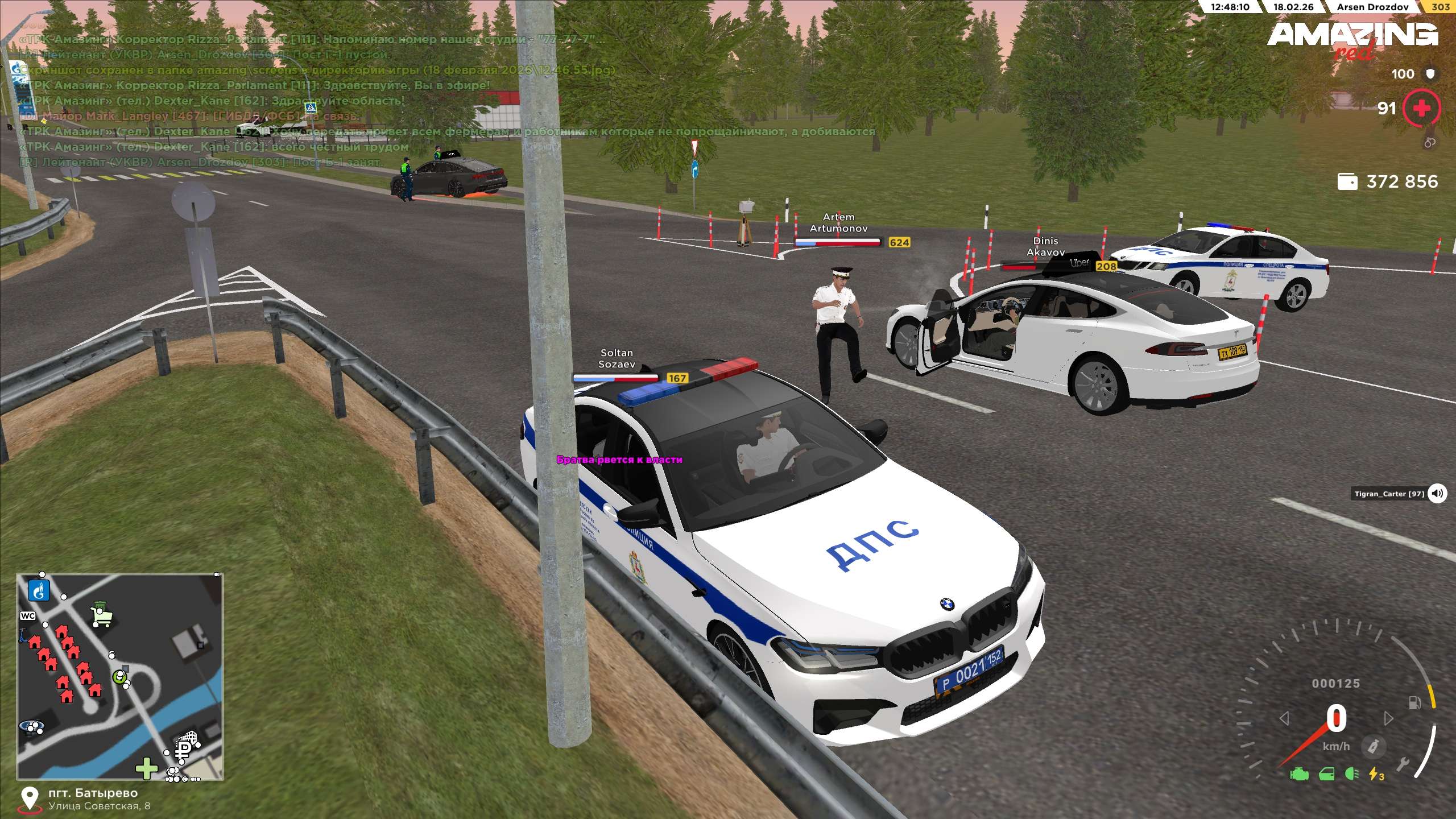Screen dimensions: 1456x819
Task: Click the green player position marker on minimap
Action: [x=119, y=677]
